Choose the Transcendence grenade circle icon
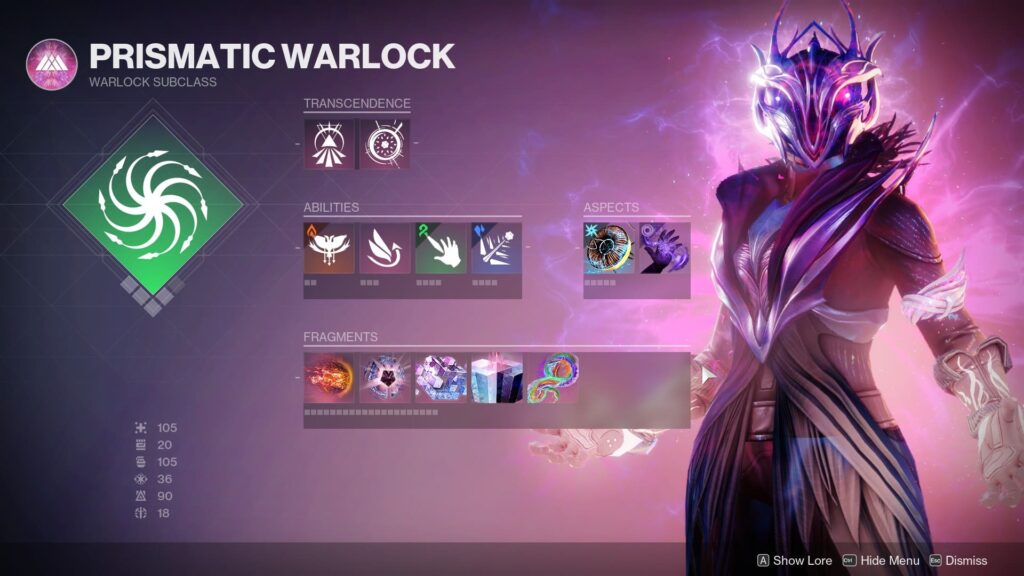1024x576 pixels. tap(385, 144)
